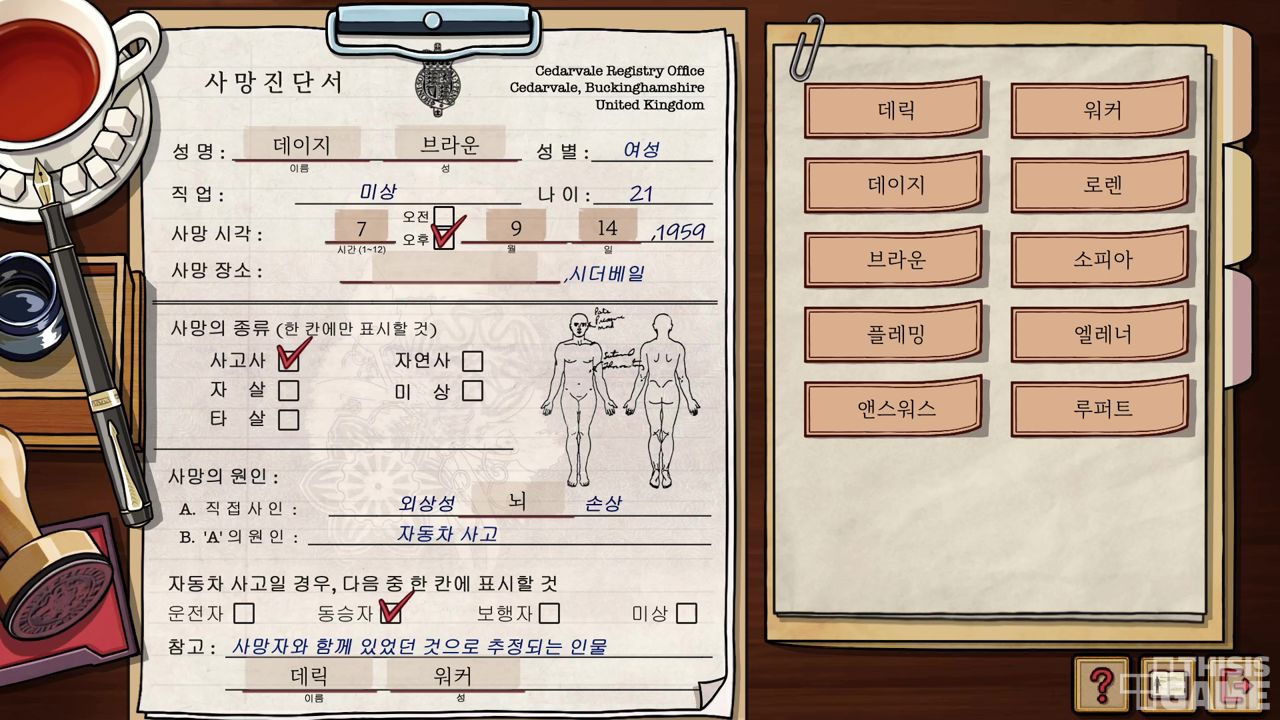Mark the 운전자 (driver) checkbox

click(x=244, y=612)
